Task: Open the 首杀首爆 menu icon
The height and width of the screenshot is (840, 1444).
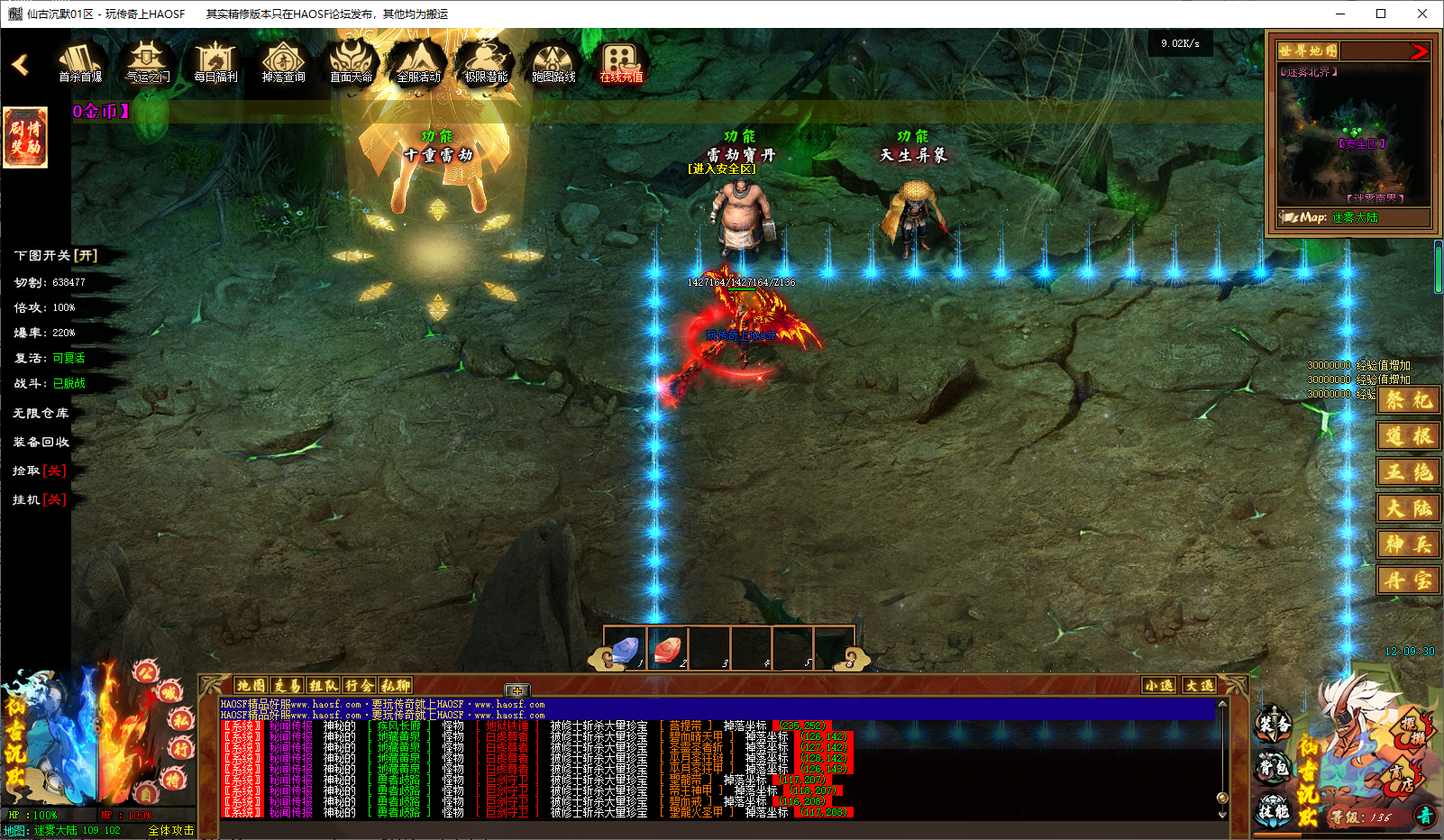Action: 80,62
